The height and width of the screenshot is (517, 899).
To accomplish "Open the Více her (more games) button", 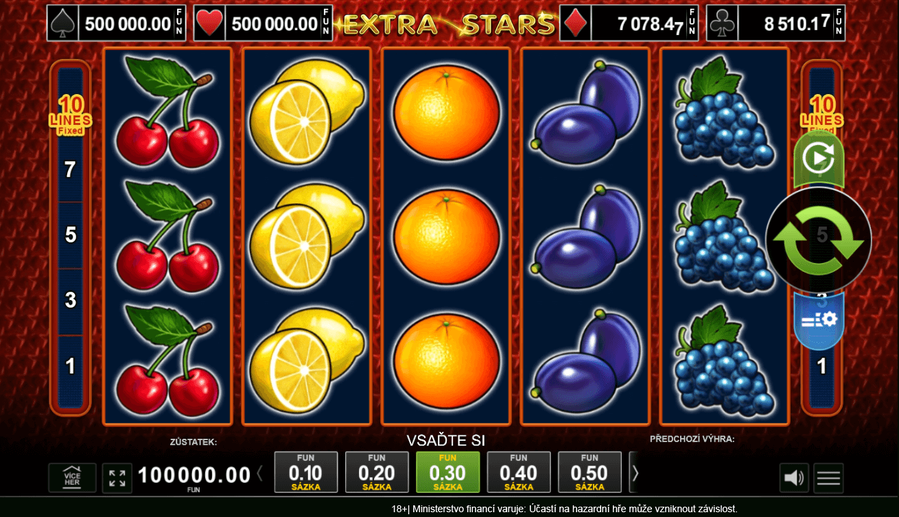I will [72, 478].
